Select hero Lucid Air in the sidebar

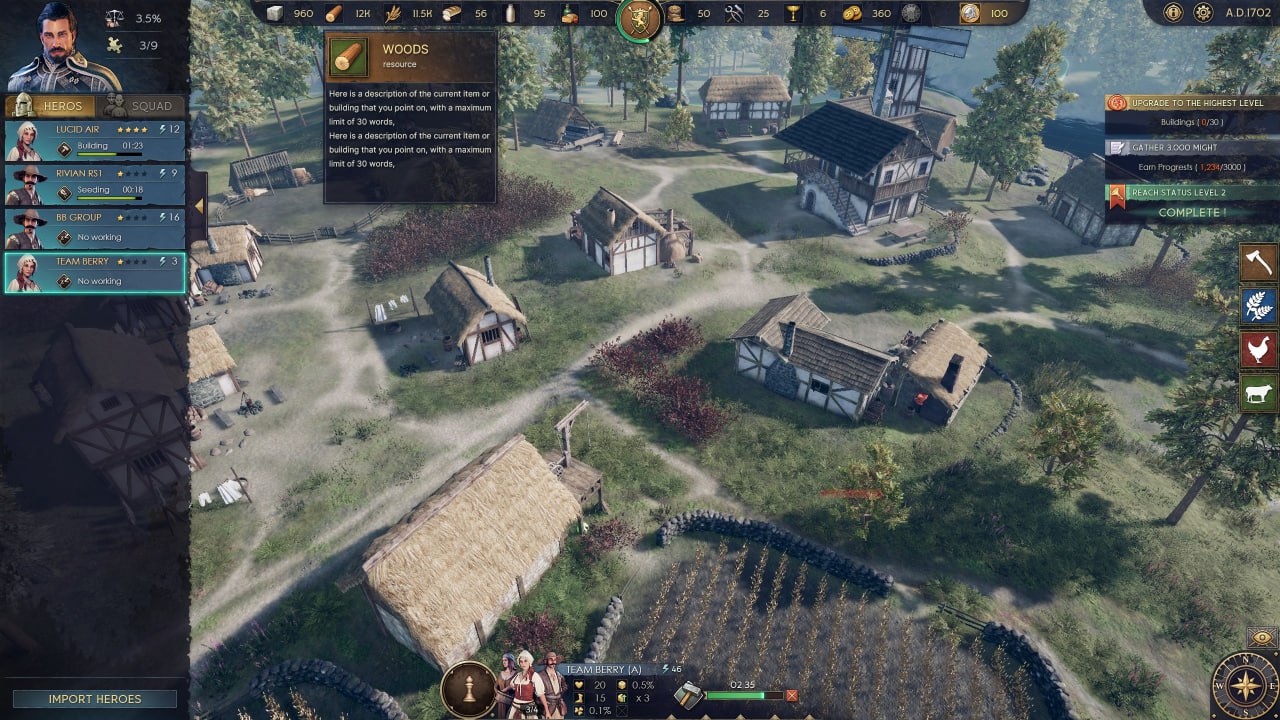point(95,137)
